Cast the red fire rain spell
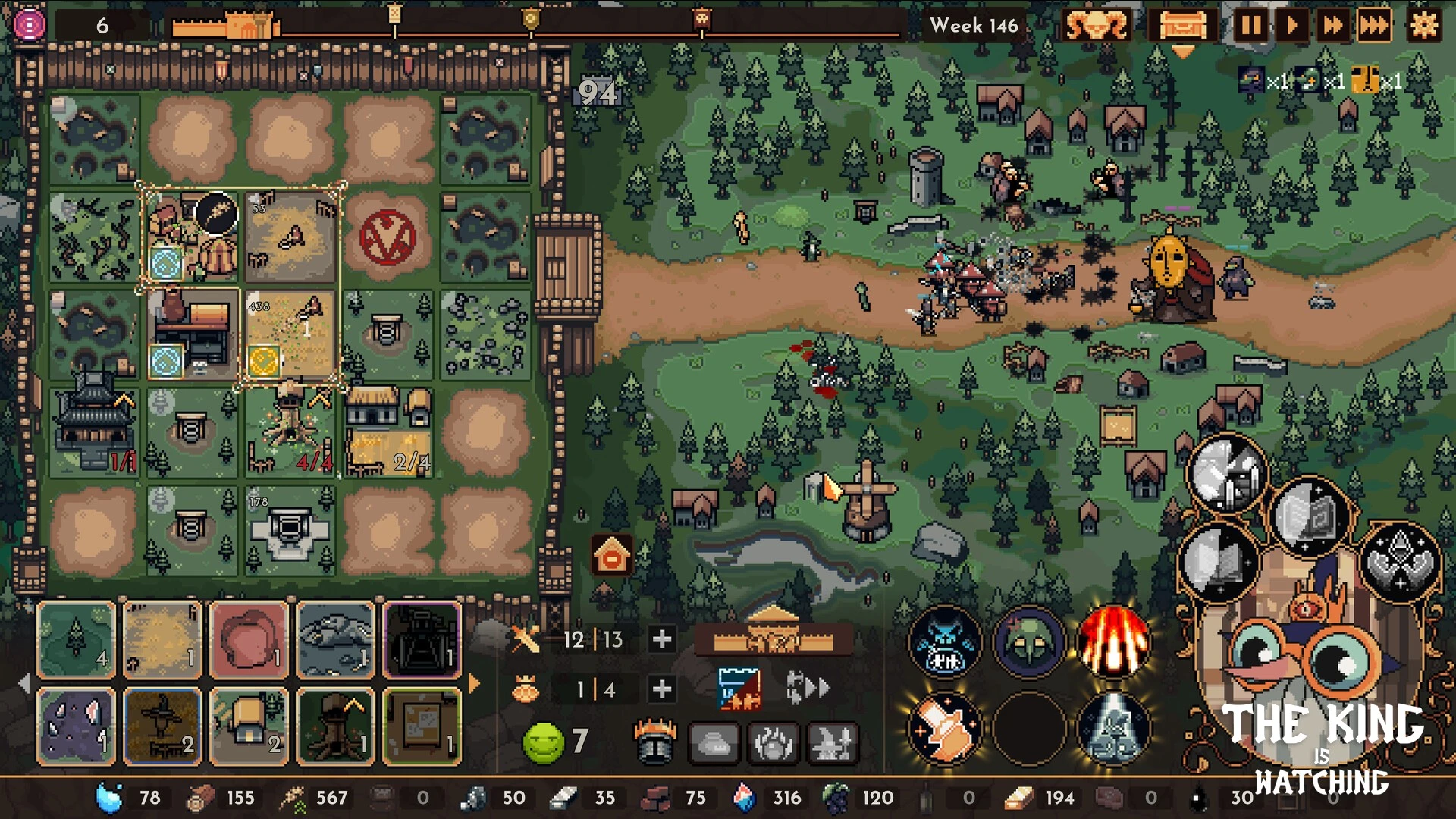This screenshot has height=819, width=1456. click(x=1112, y=642)
